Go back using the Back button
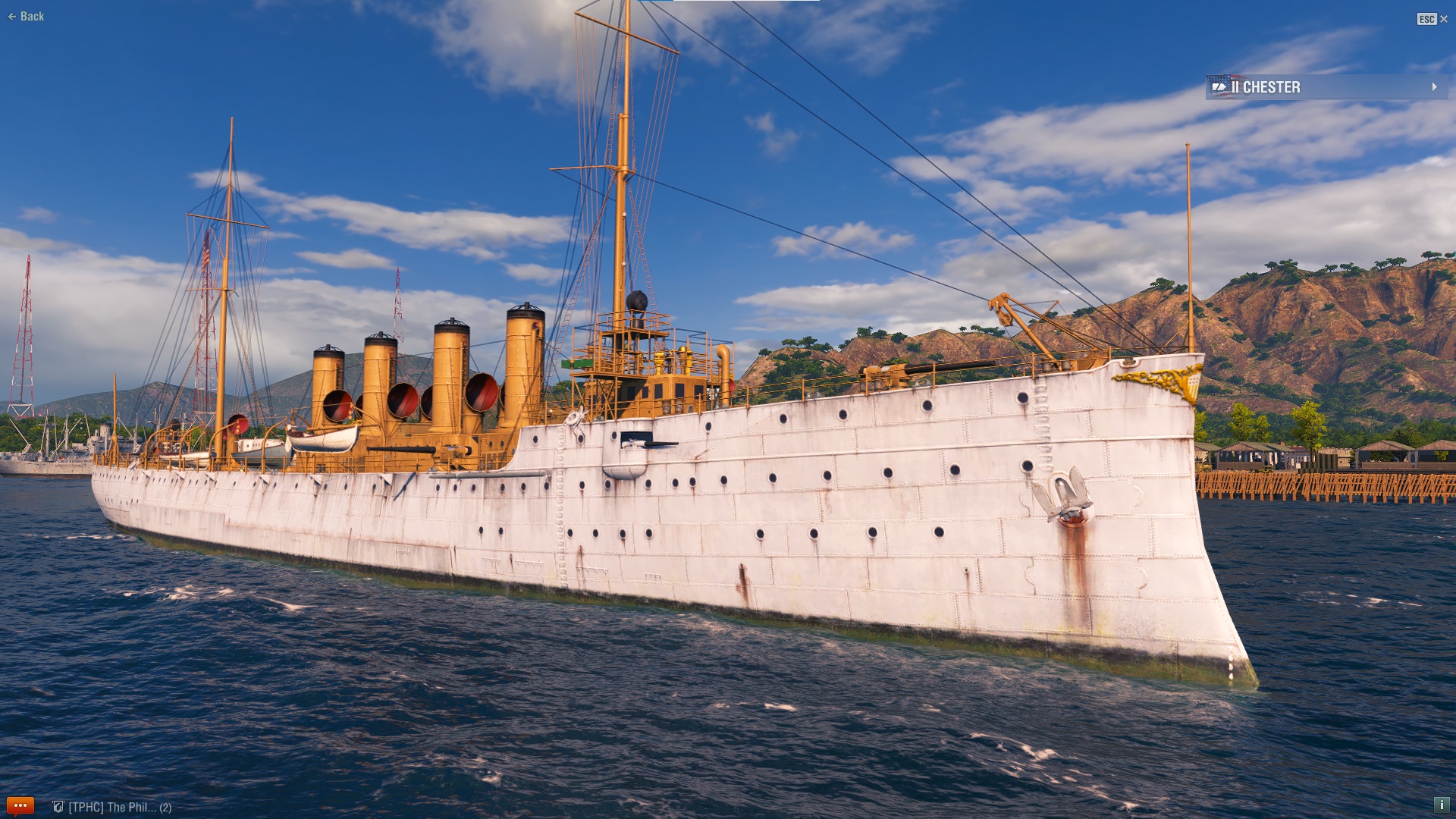1456x819 pixels. [x=27, y=17]
